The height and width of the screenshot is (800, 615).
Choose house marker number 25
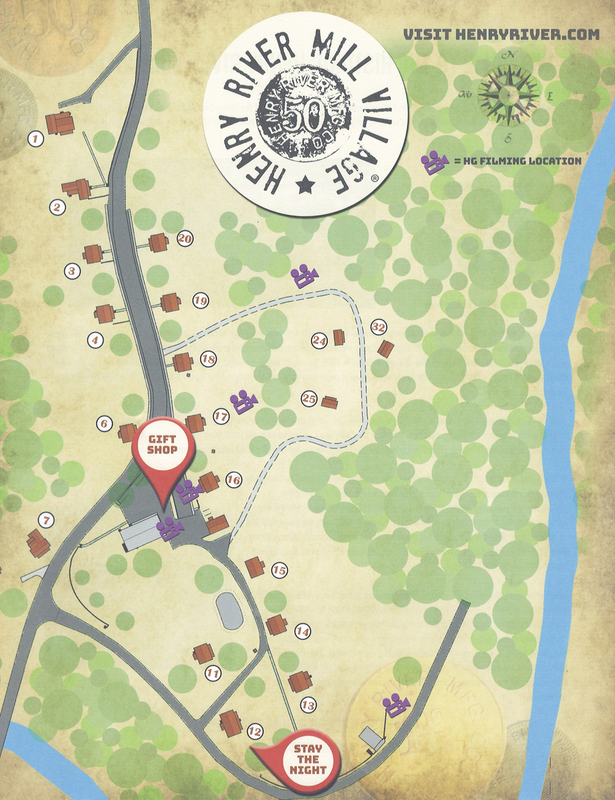(x=309, y=399)
